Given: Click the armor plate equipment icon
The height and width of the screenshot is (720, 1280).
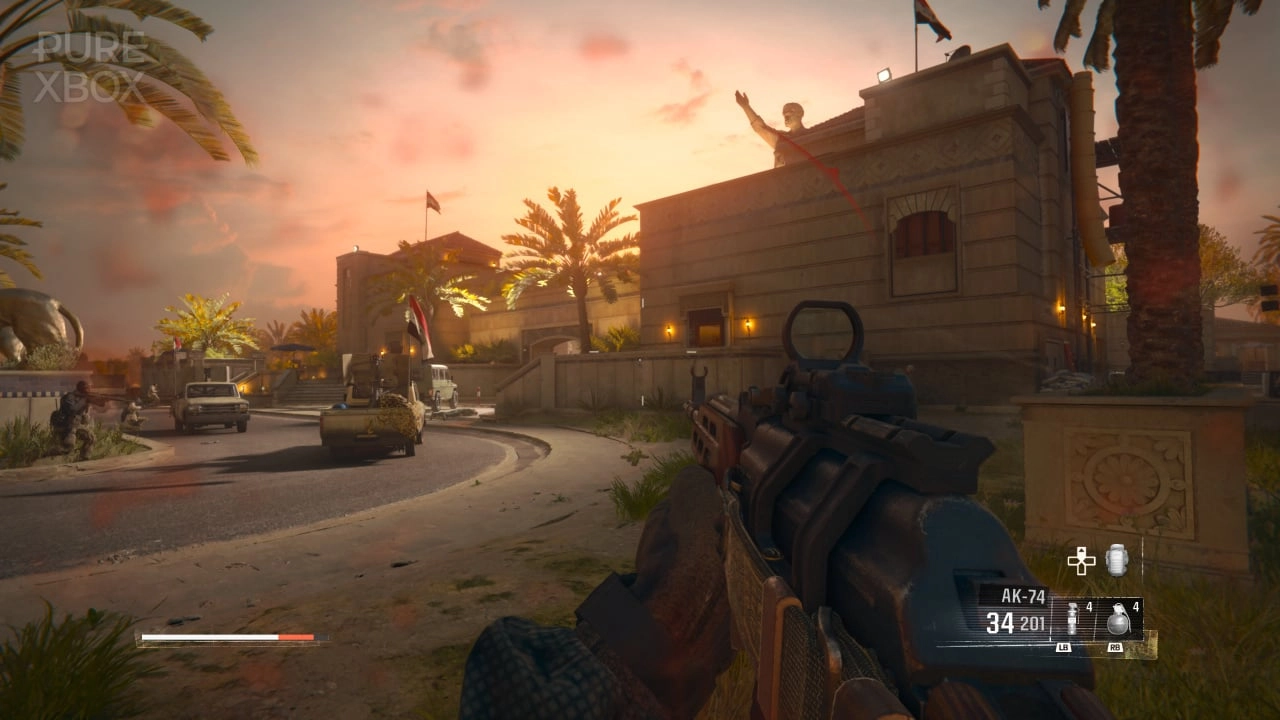Looking at the screenshot, I should 1116,561.
